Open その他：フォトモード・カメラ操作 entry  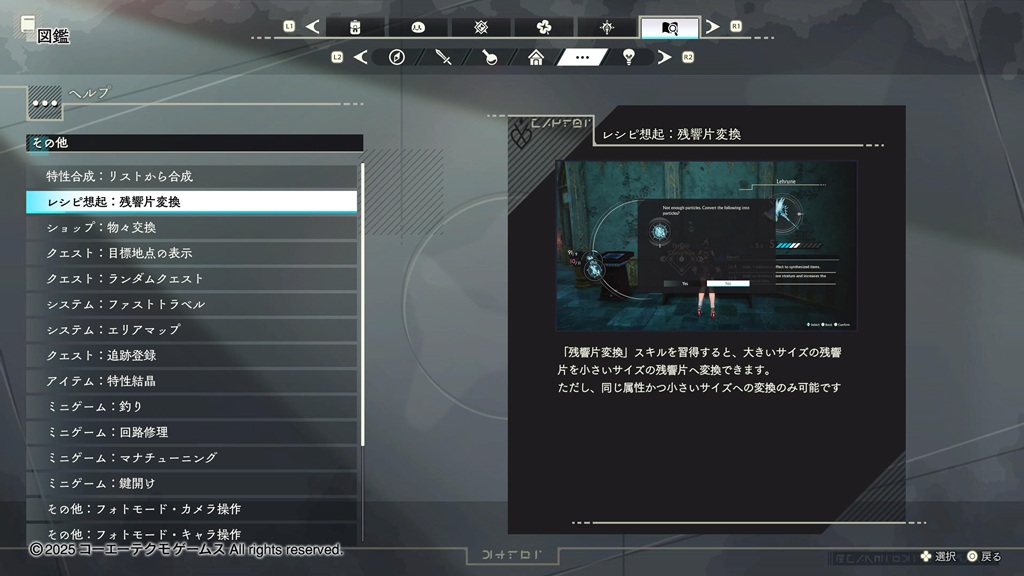[190, 509]
